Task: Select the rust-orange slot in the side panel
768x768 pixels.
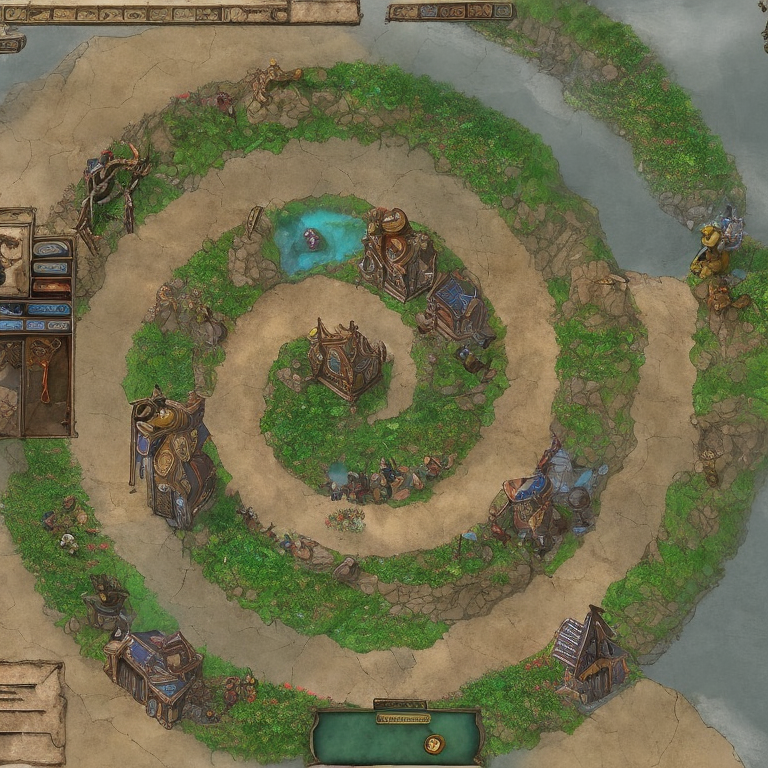Action: click(x=50, y=287)
